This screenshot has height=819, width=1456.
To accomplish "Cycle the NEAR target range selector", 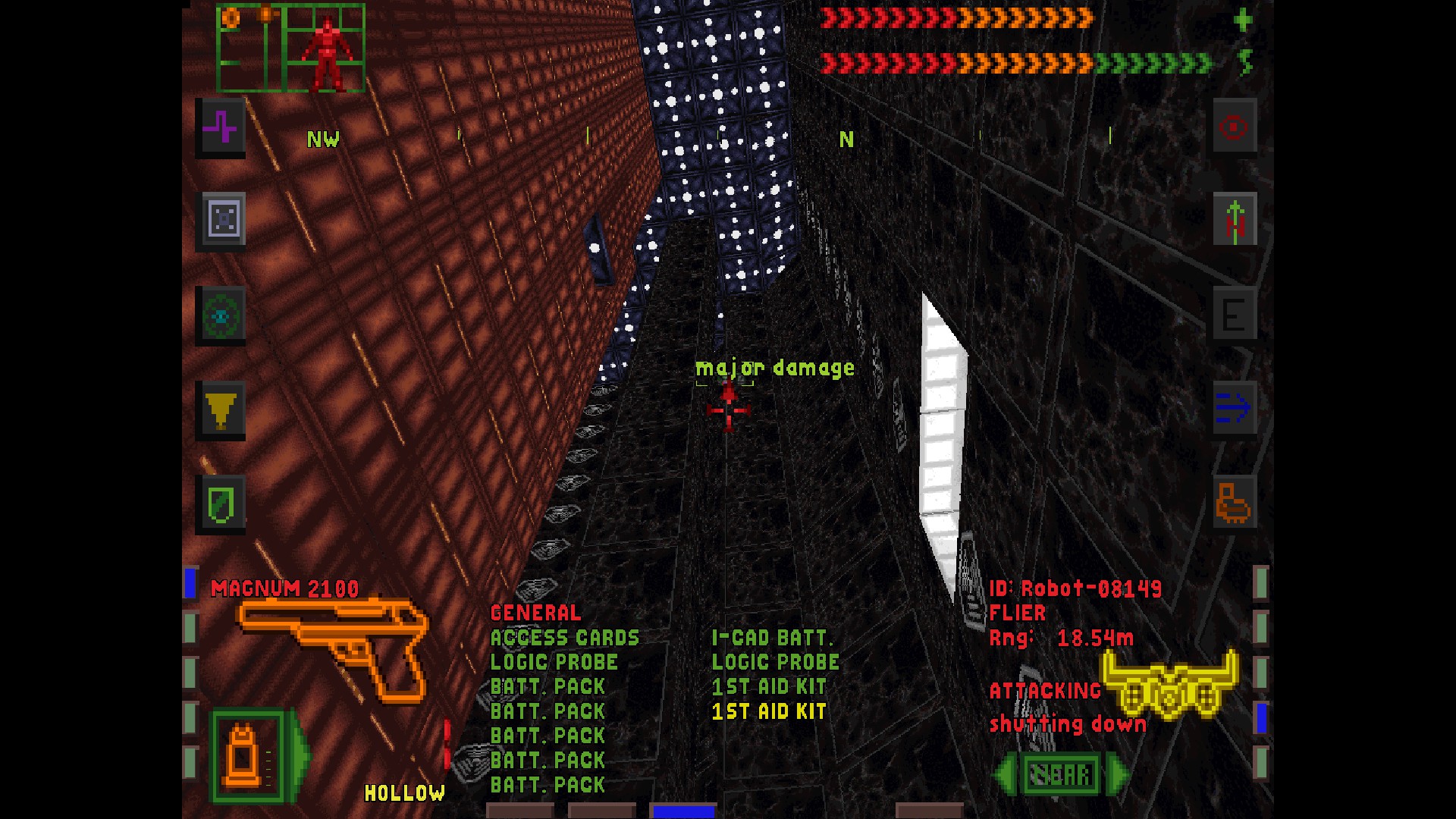I will [1059, 773].
